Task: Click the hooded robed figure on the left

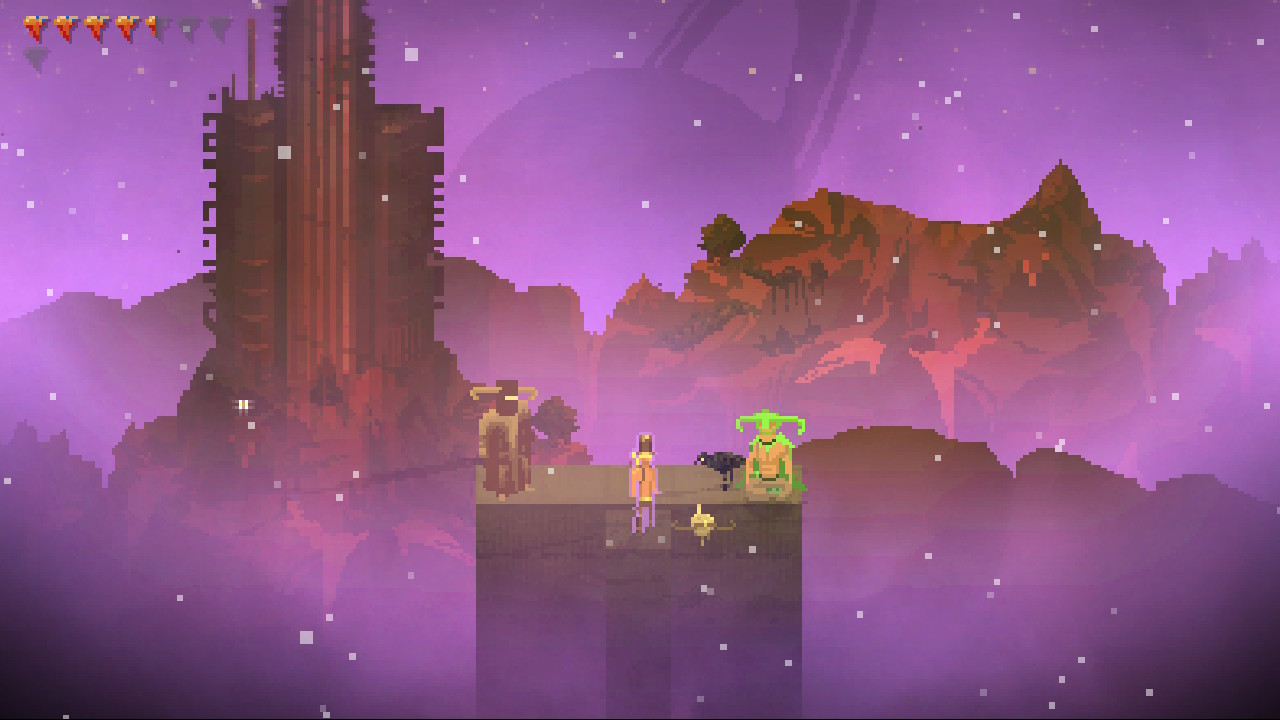Action: pyautogui.click(x=504, y=440)
